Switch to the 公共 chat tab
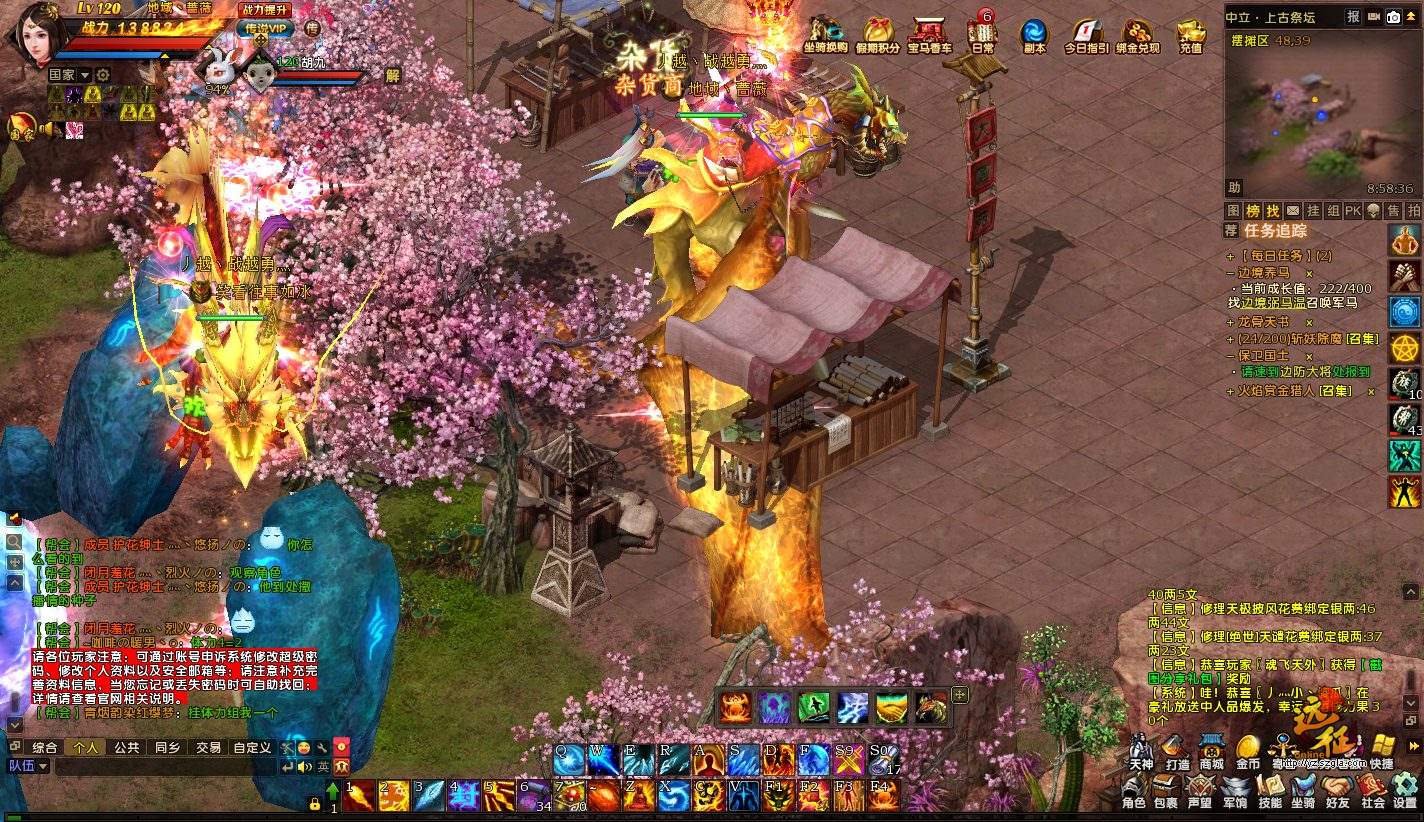 (x=126, y=747)
